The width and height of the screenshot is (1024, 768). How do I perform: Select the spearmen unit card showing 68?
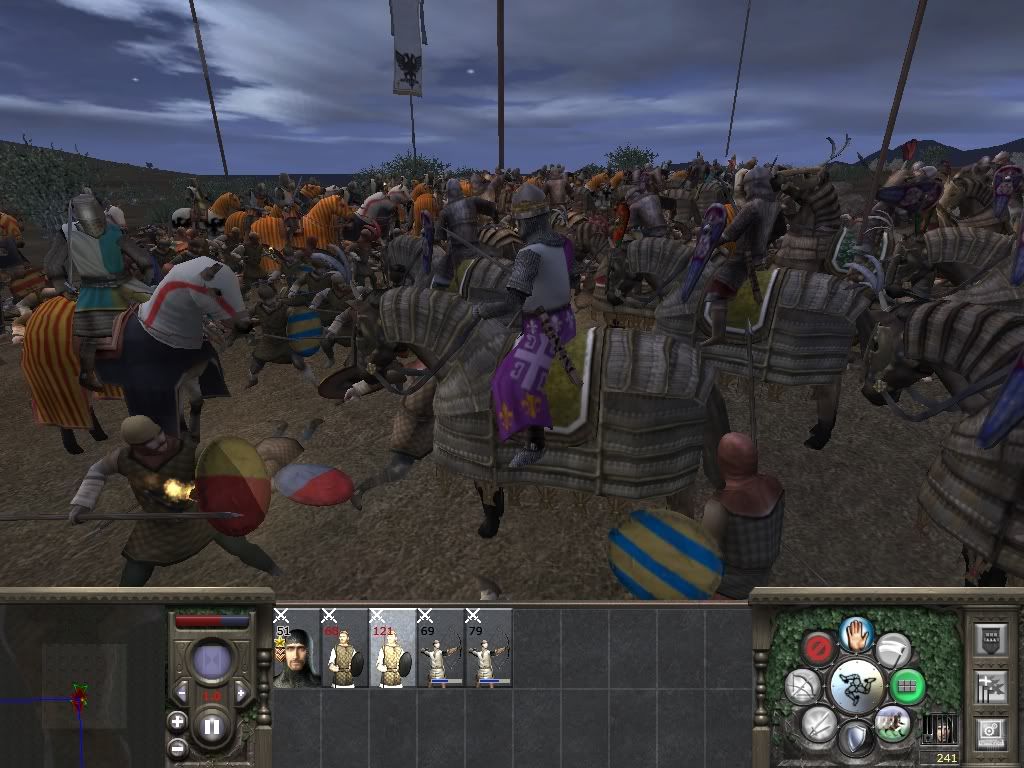(344, 648)
